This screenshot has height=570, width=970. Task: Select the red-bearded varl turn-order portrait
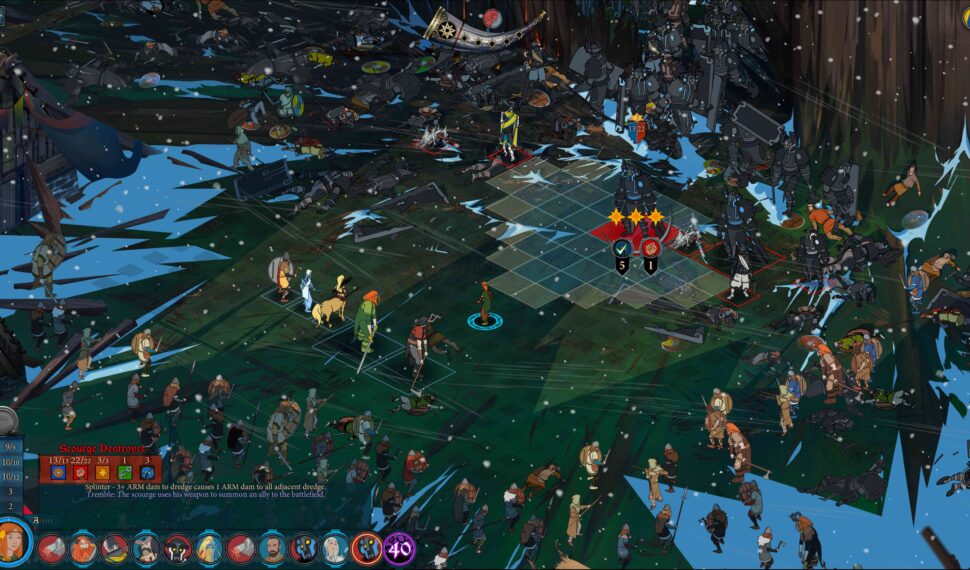(84, 548)
